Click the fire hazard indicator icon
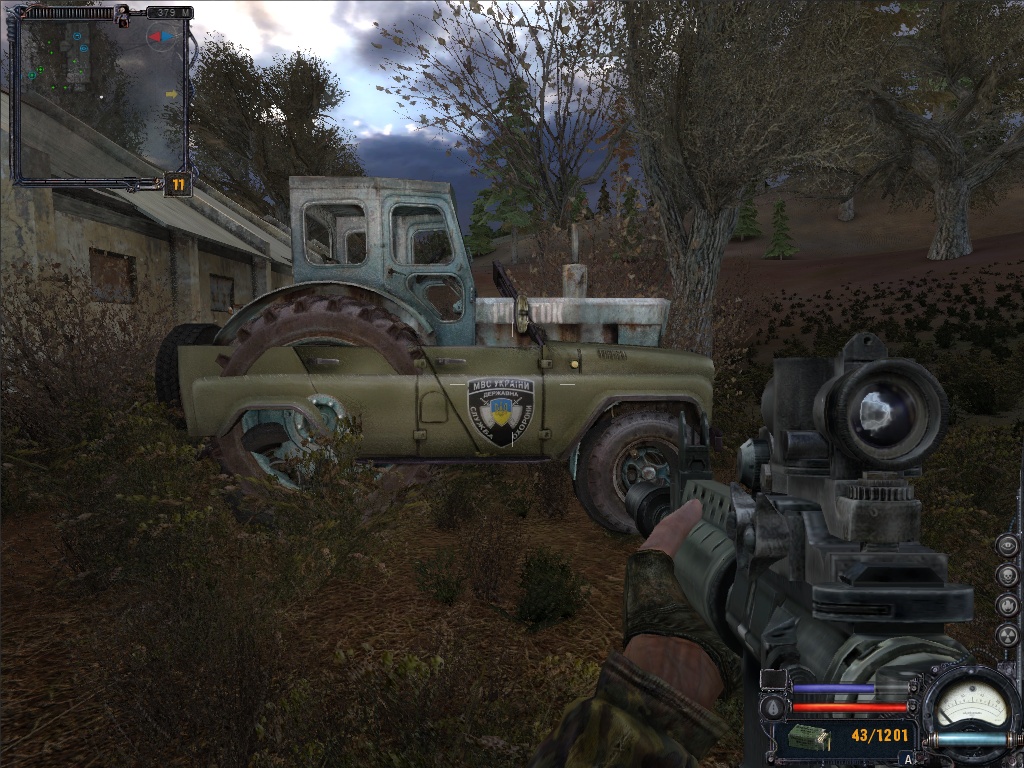Screen dimensions: 1024x768 tap(1008, 606)
